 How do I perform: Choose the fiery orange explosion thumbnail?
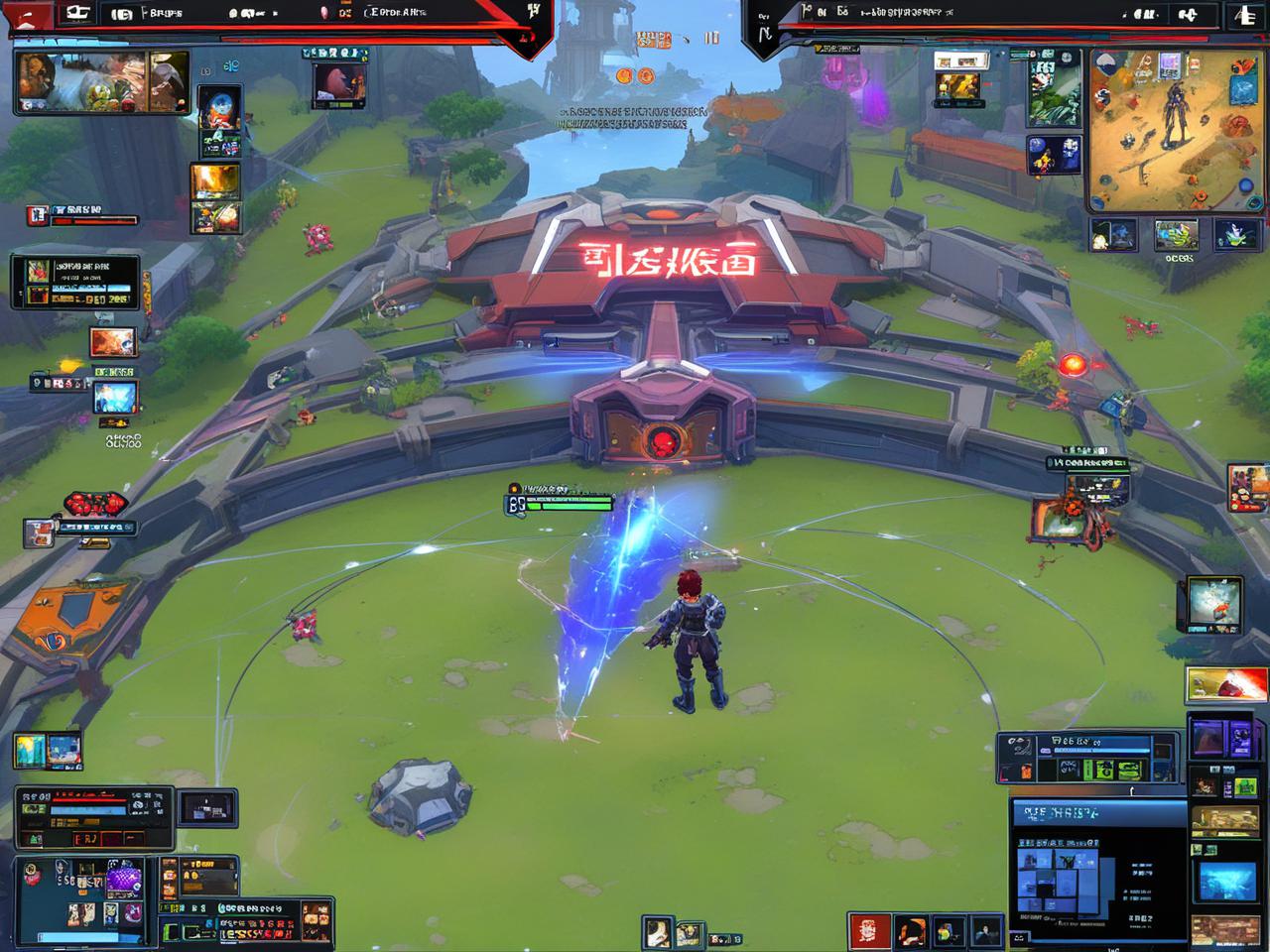pos(215,181)
